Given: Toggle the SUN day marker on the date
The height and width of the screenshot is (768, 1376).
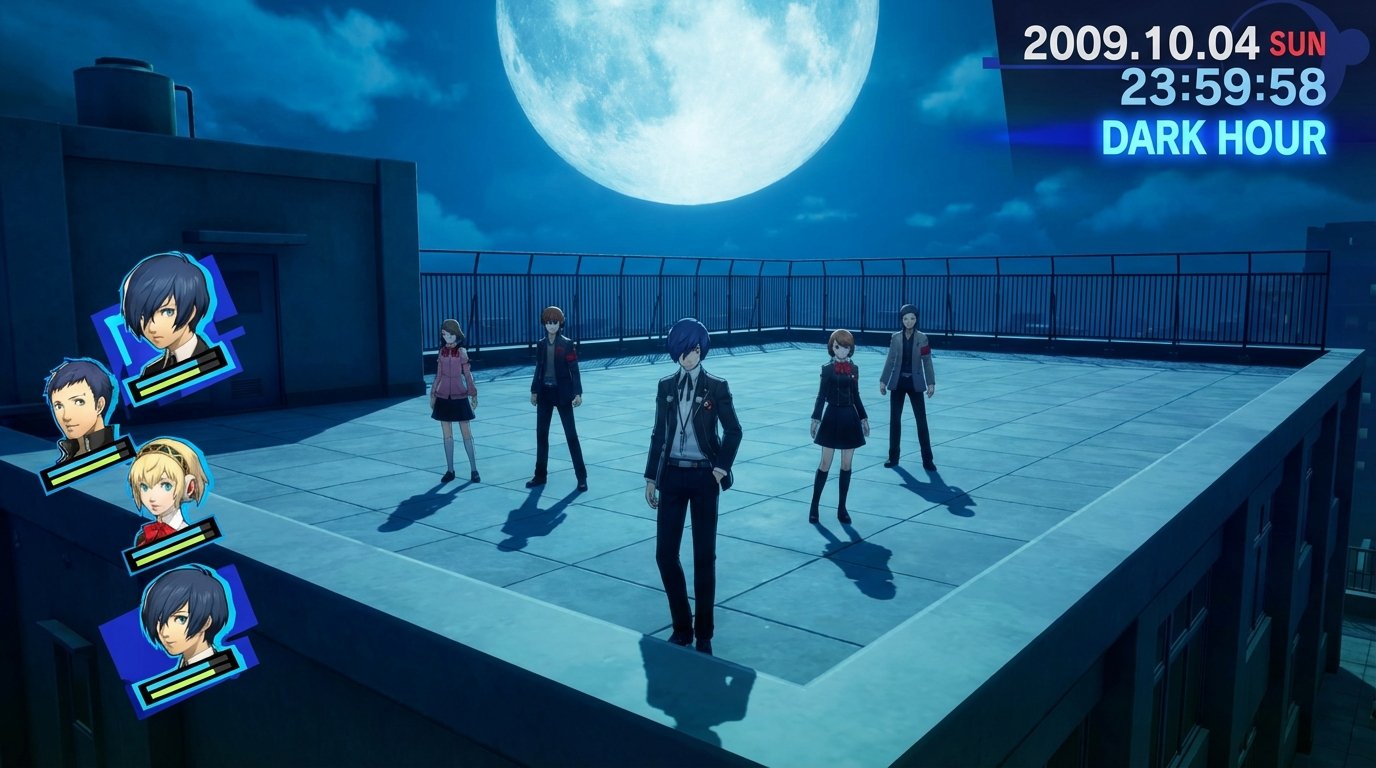Looking at the screenshot, I should pos(1296,42).
